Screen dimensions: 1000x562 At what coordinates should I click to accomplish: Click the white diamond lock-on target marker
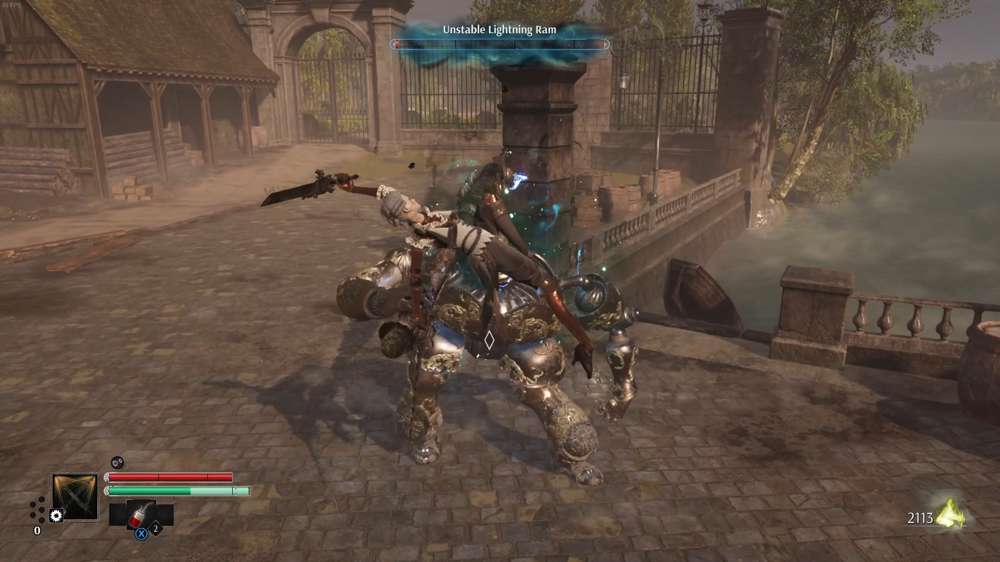pos(489,343)
